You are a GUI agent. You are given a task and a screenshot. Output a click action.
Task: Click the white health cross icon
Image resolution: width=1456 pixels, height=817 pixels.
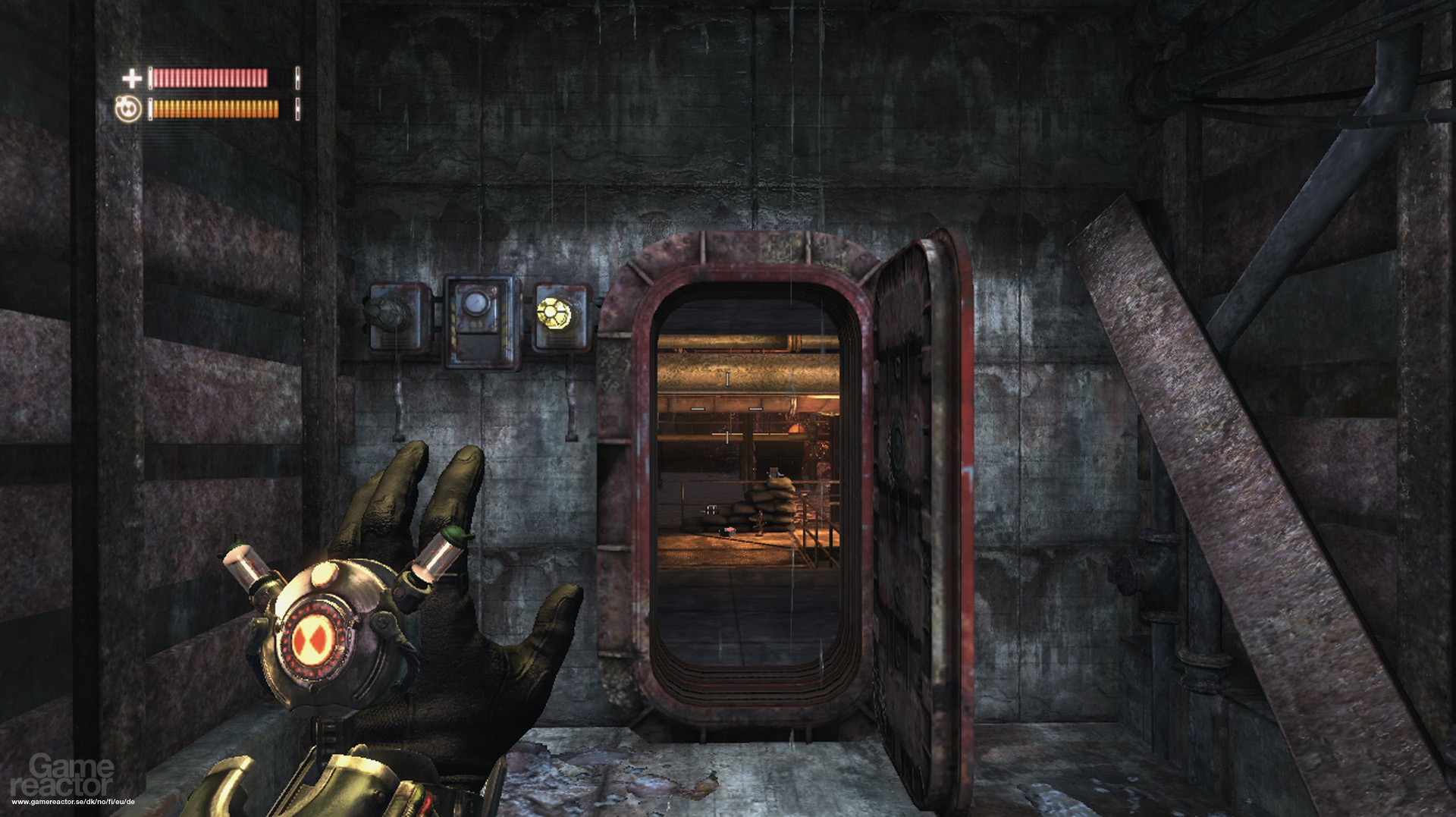tap(132, 78)
